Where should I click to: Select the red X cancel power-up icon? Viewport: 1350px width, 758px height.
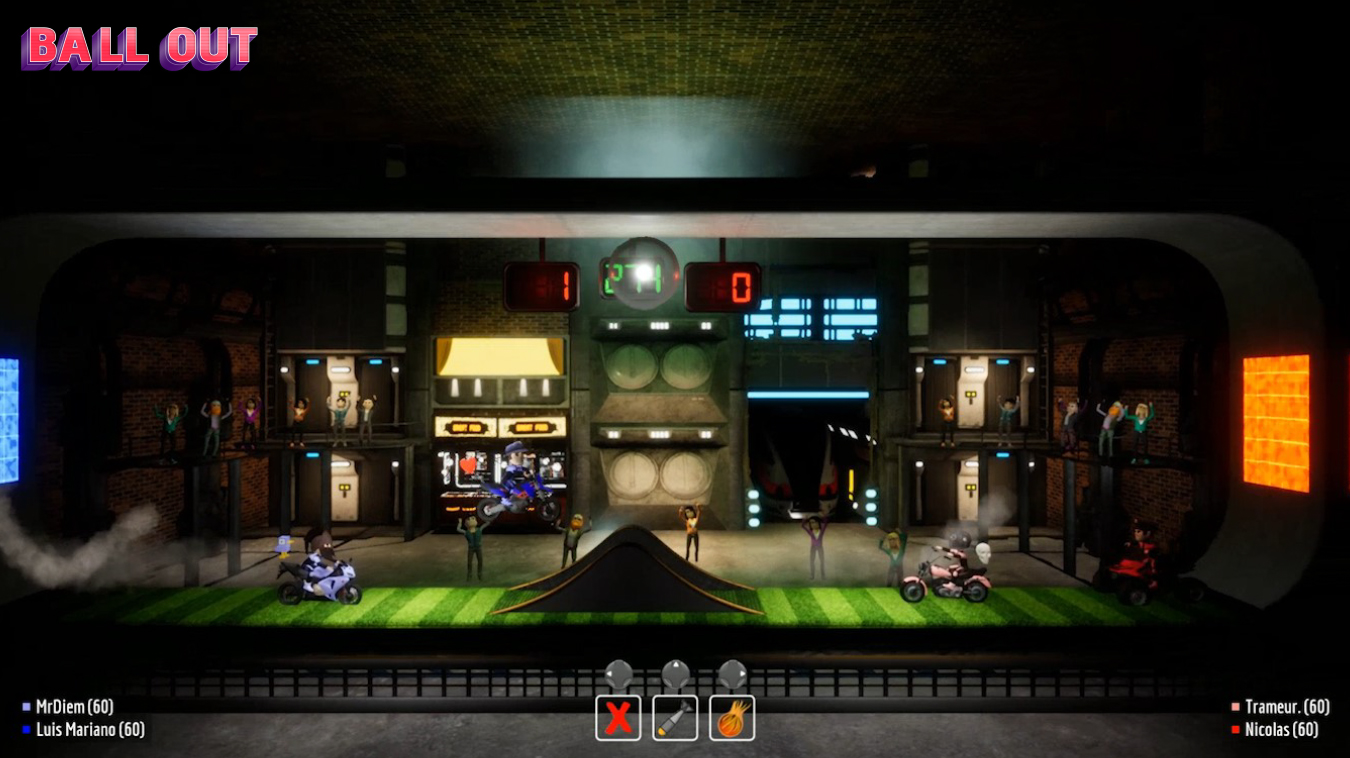619,716
